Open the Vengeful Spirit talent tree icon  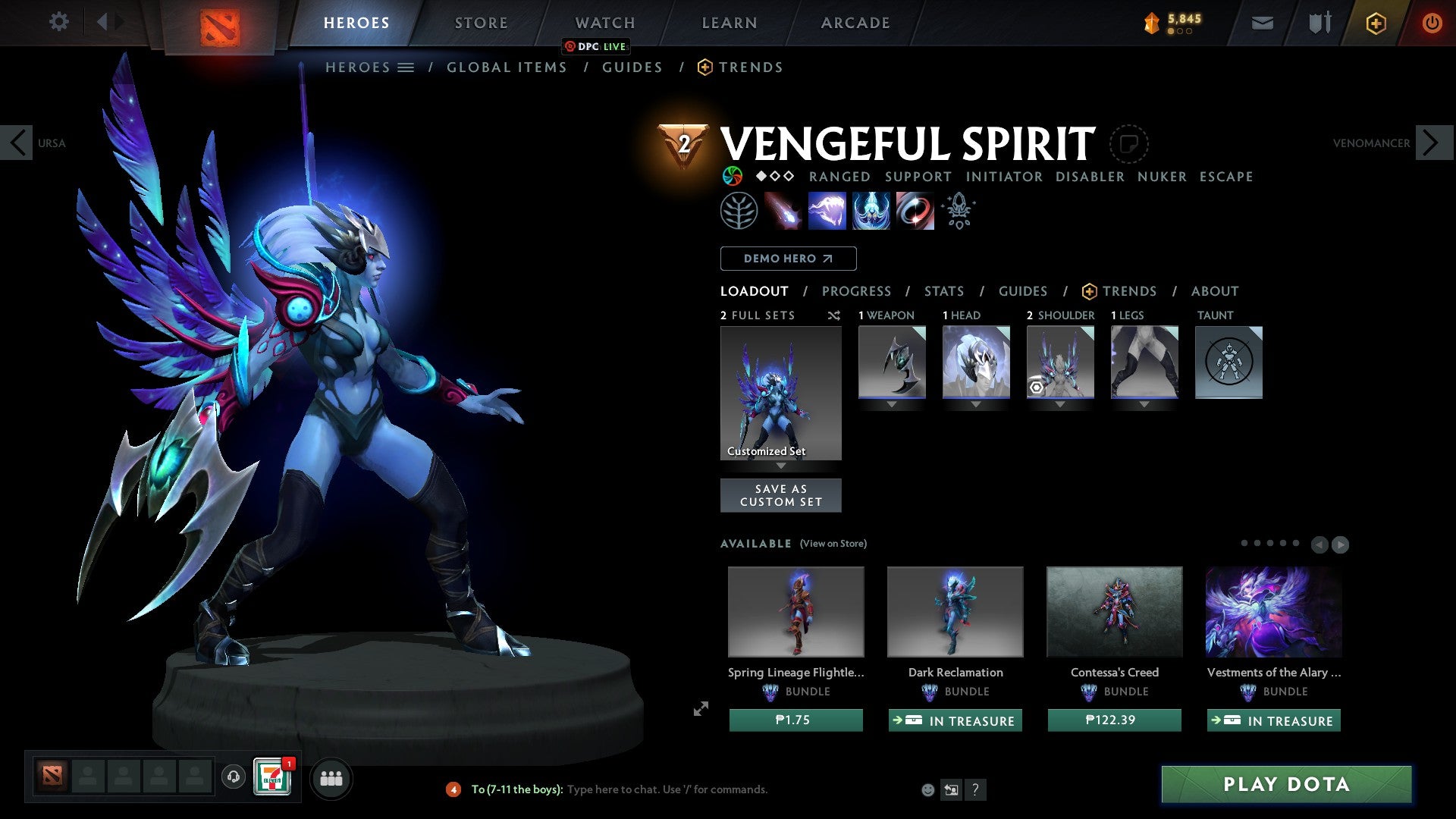[739, 210]
